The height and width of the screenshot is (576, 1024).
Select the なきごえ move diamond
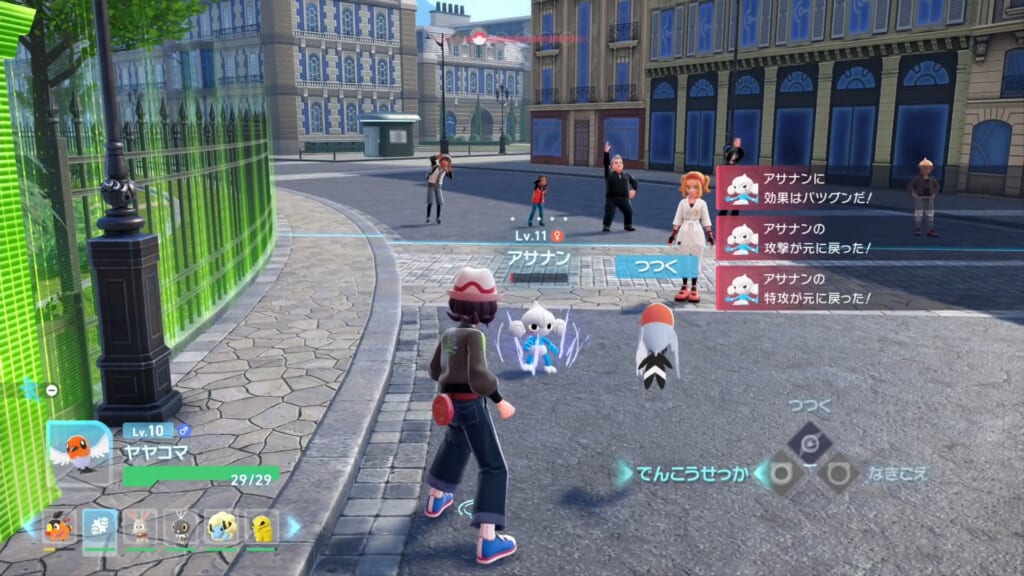pos(837,472)
